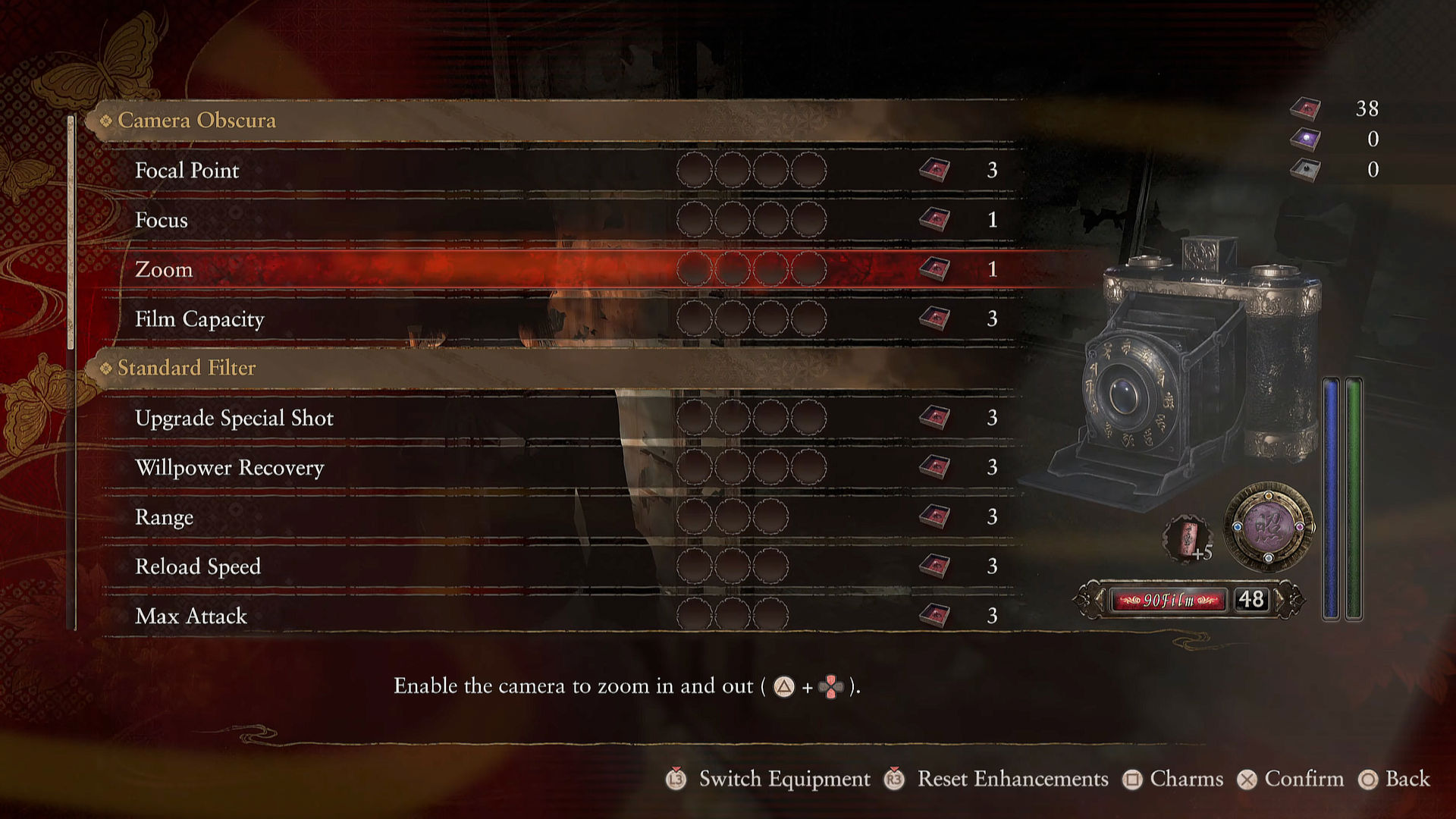Click Switch Equipment at the bottom

(784, 779)
